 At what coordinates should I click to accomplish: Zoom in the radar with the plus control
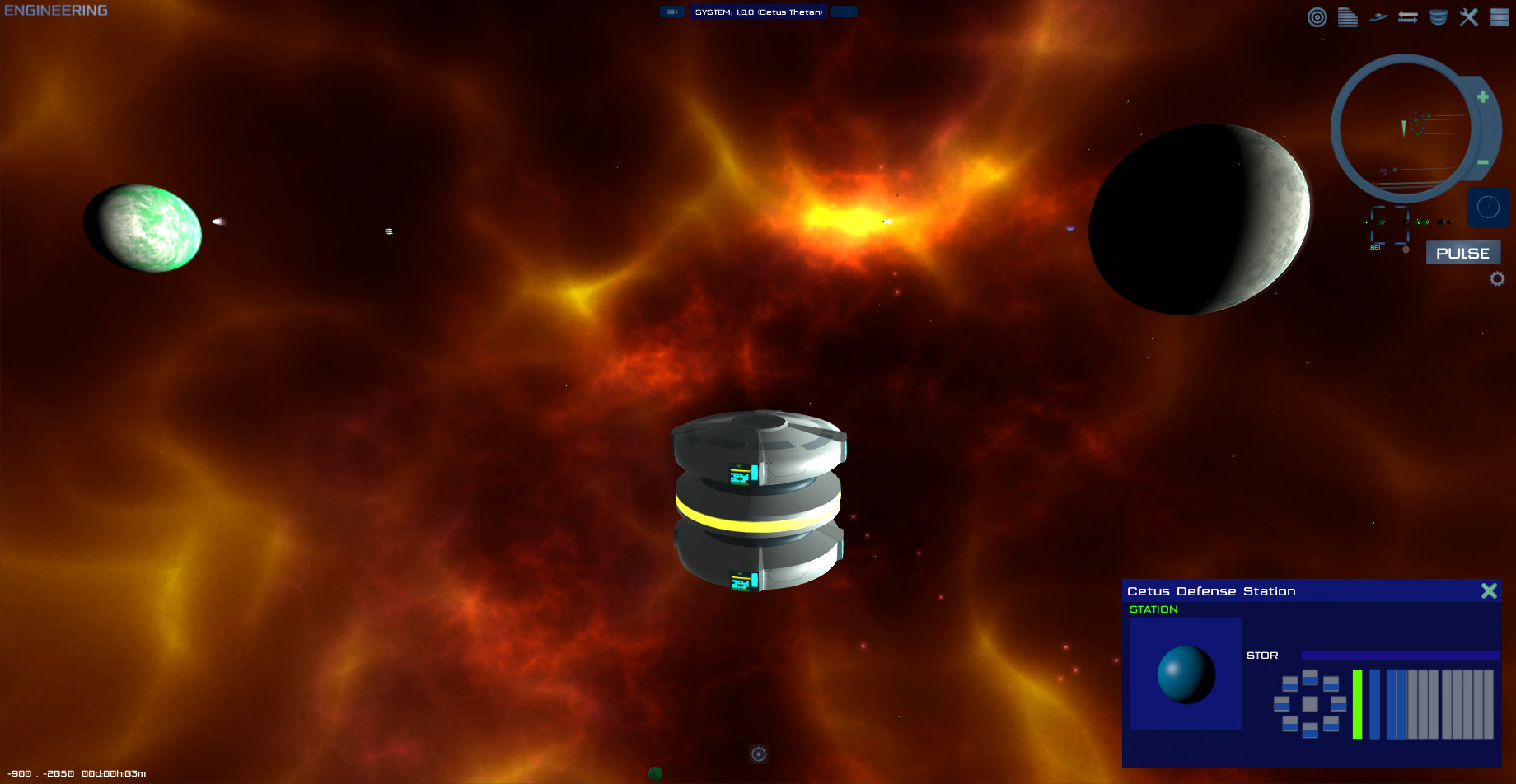point(1483,96)
